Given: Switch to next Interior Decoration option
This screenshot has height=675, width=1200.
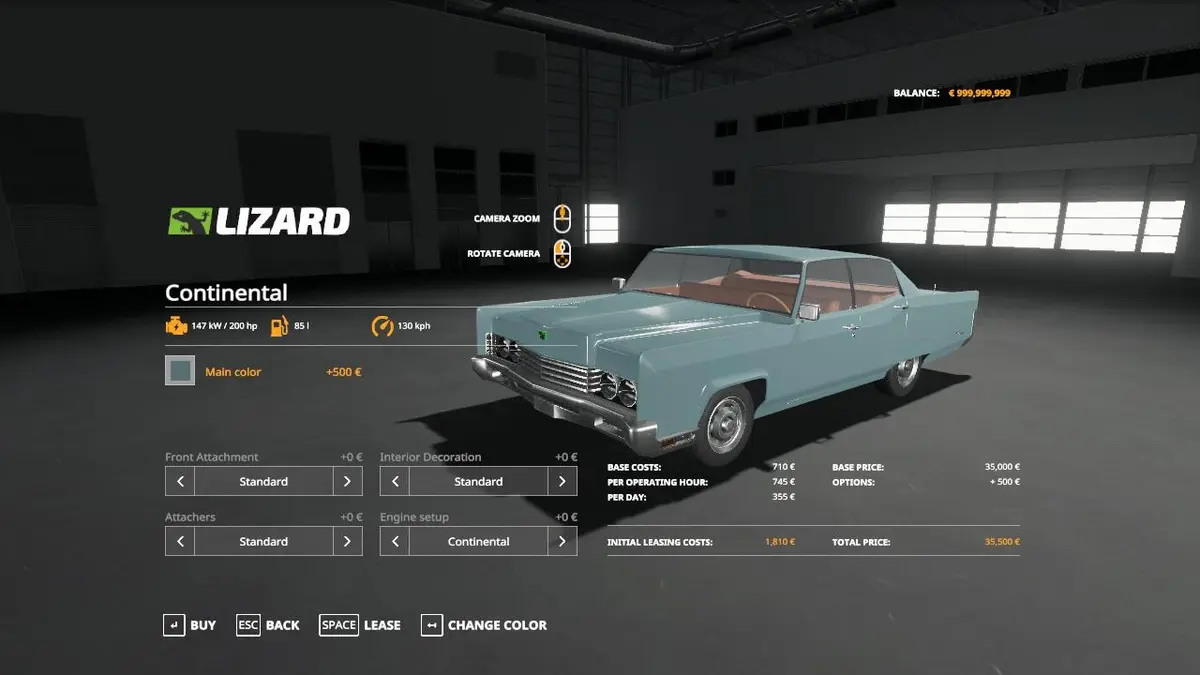Looking at the screenshot, I should tap(562, 481).
